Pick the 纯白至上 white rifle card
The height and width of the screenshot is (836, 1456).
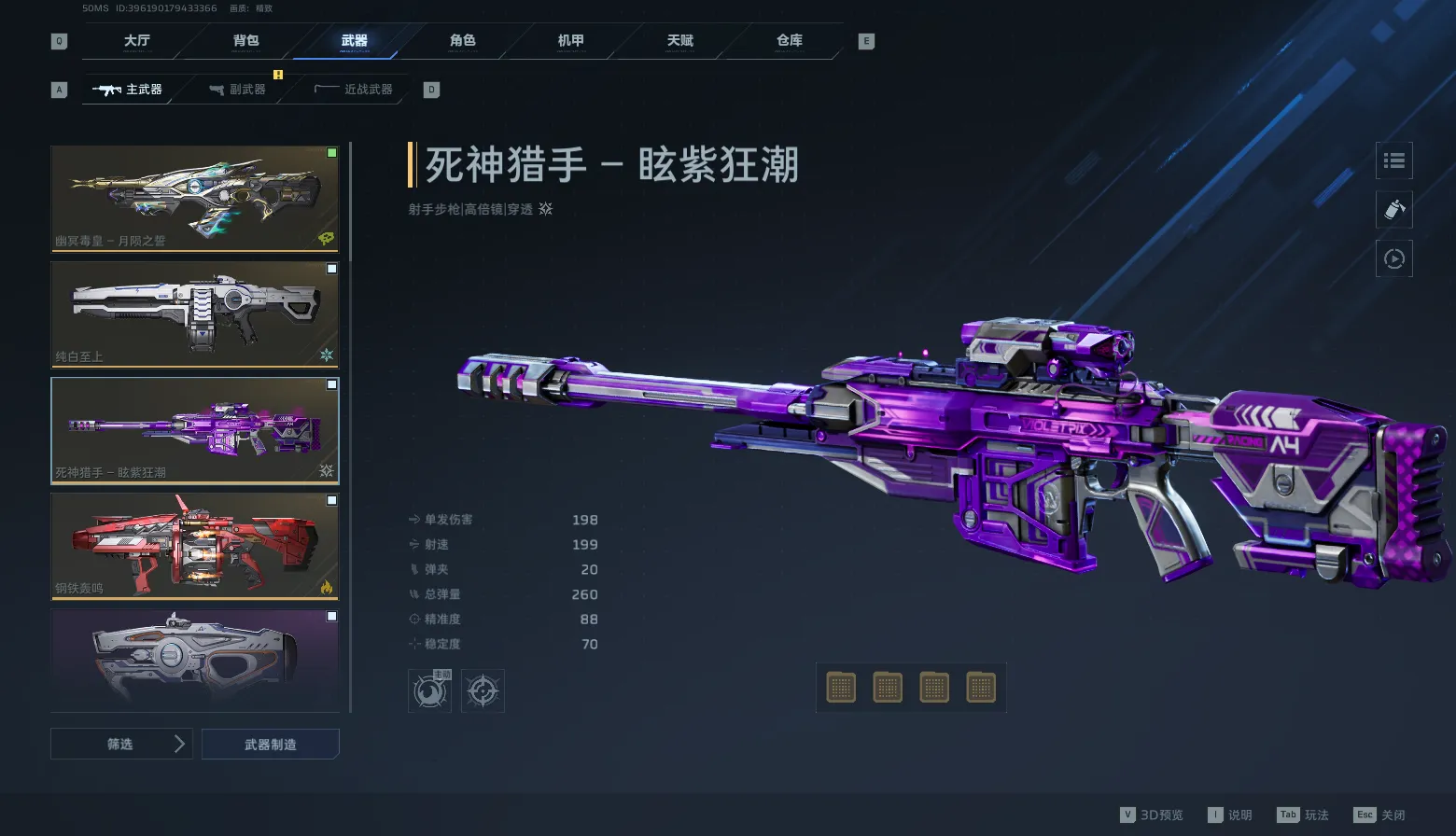[194, 314]
